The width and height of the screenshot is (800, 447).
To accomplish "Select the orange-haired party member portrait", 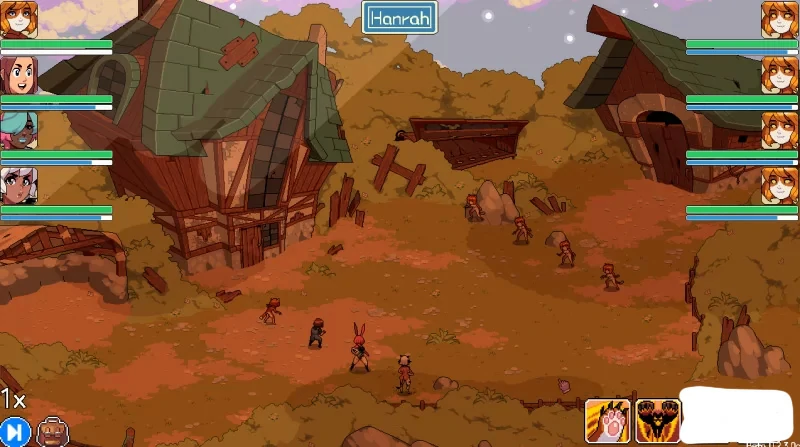I will (18, 19).
